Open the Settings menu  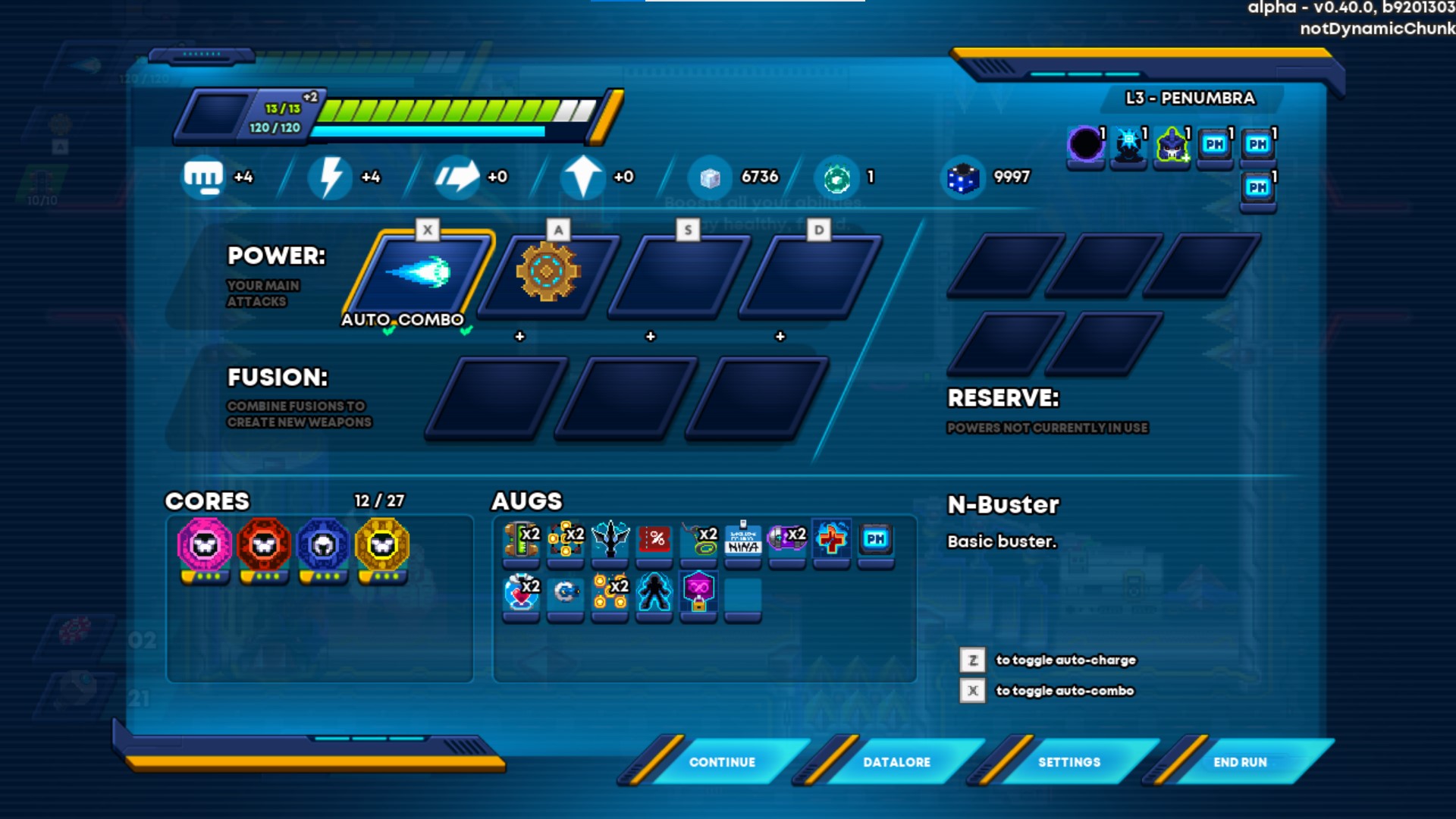tap(1069, 762)
